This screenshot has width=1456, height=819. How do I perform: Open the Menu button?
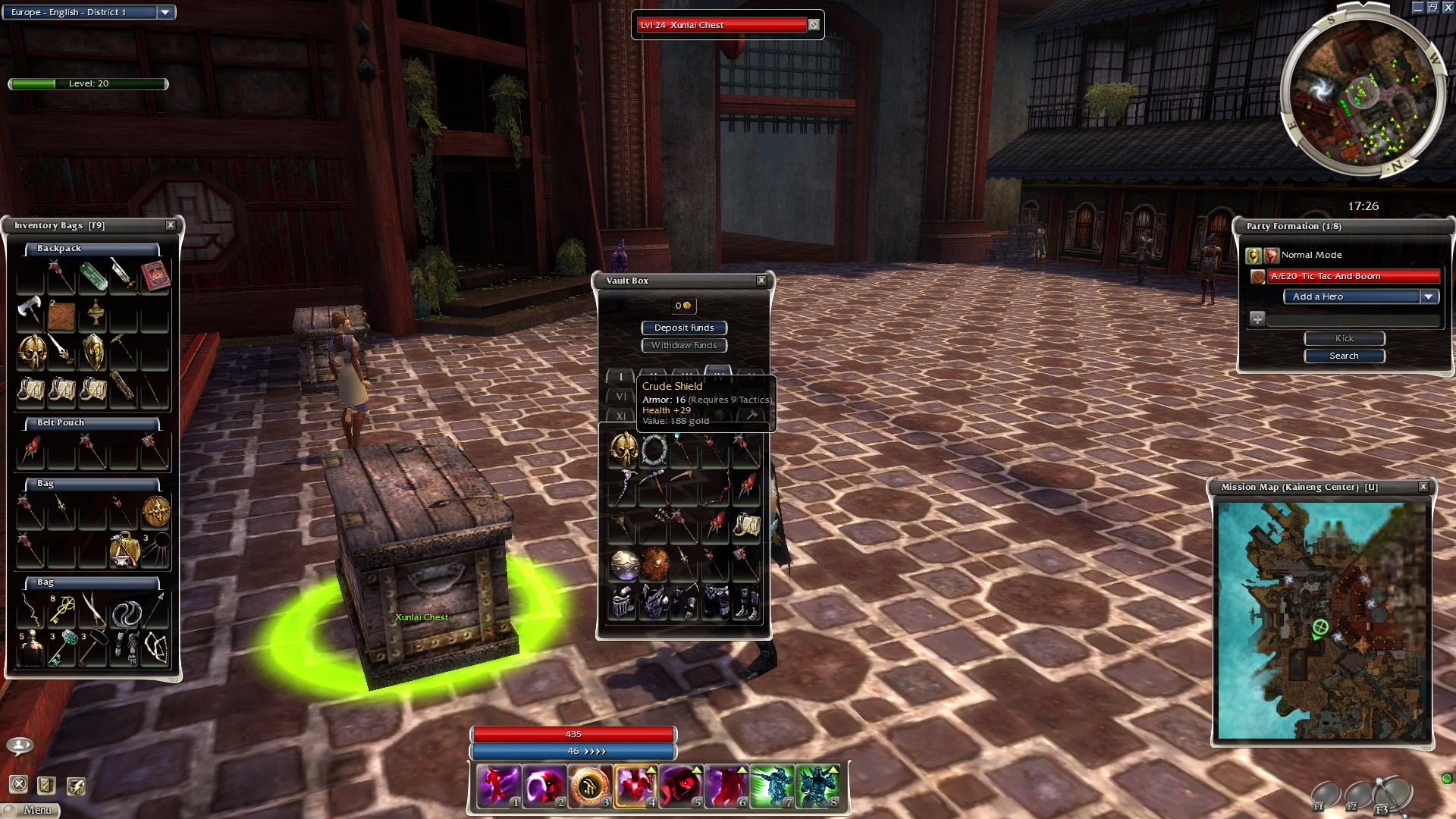point(32,810)
